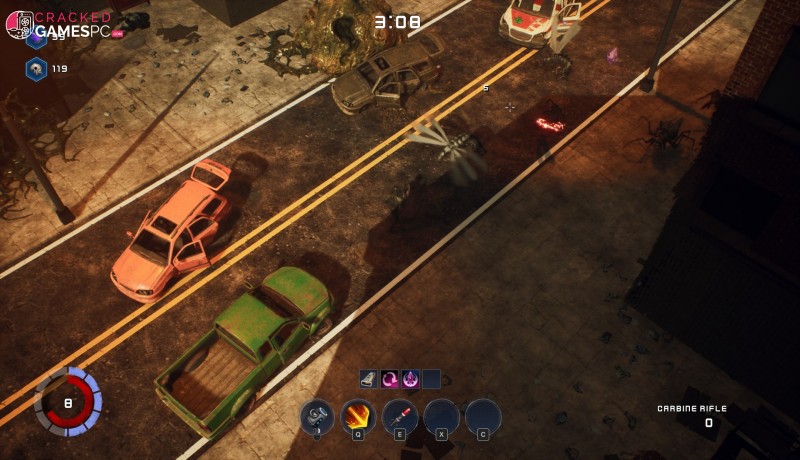Click the alien kill counter hexagon icon
Screen dimensions: 800x460
(x=36, y=68)
